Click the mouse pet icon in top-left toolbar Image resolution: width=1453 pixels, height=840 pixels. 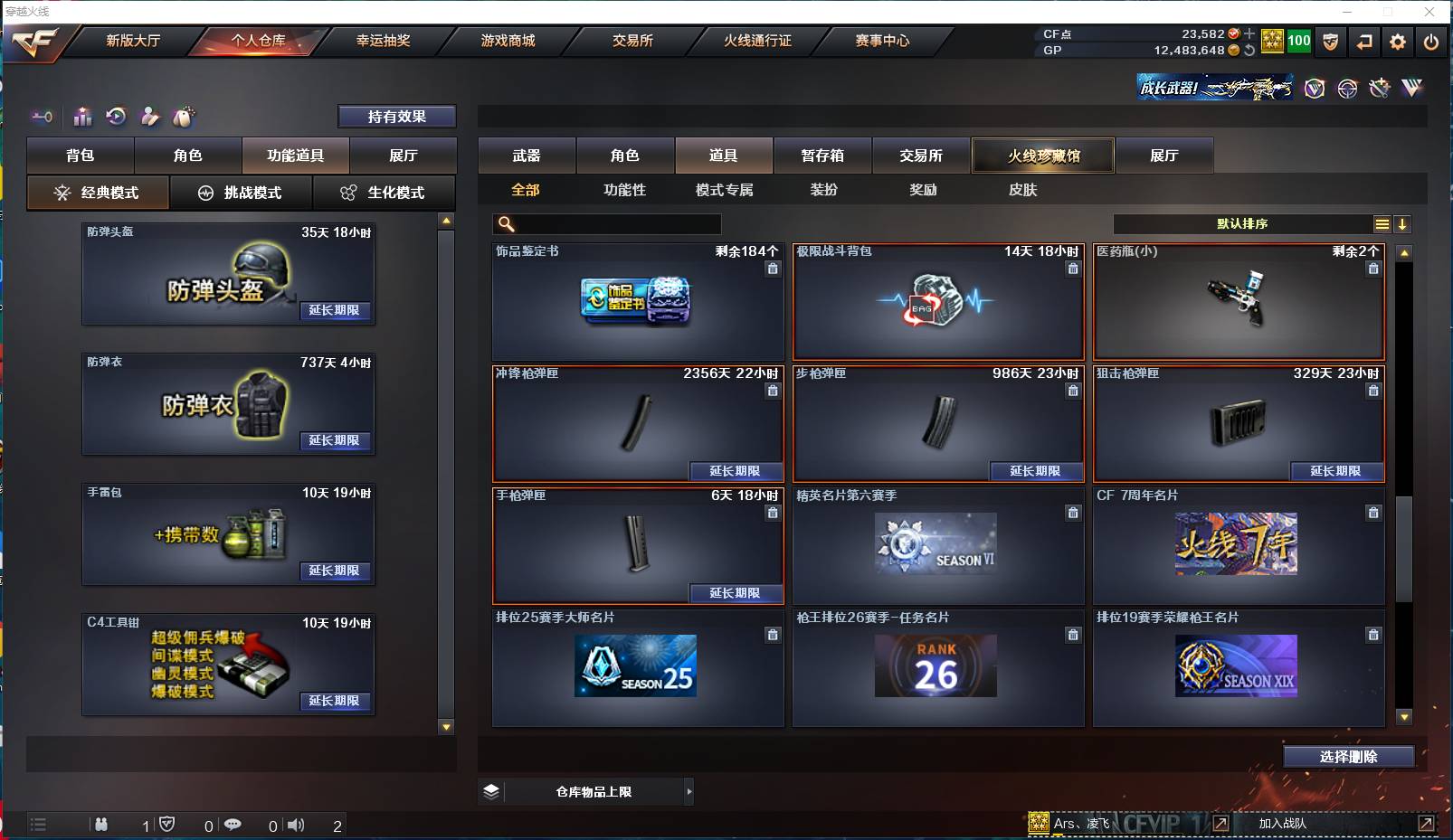coord(184,117)
